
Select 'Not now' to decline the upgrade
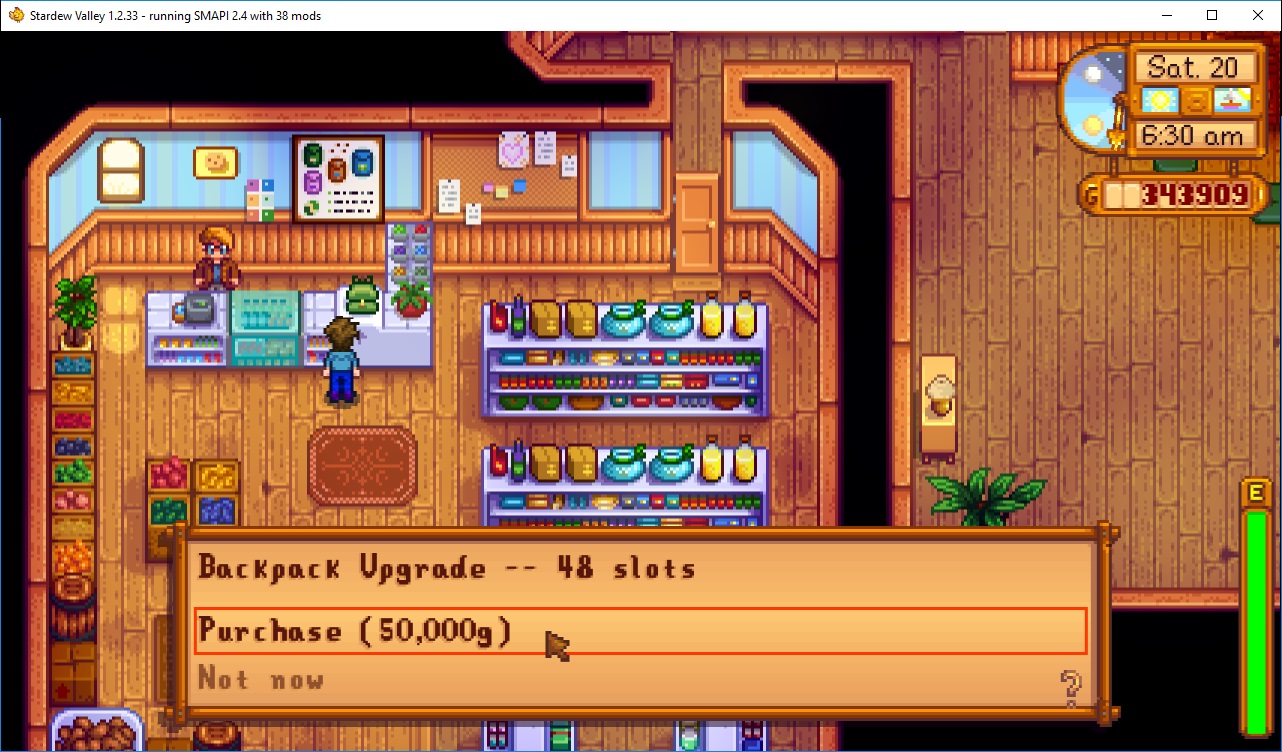[x=260, y=679]
